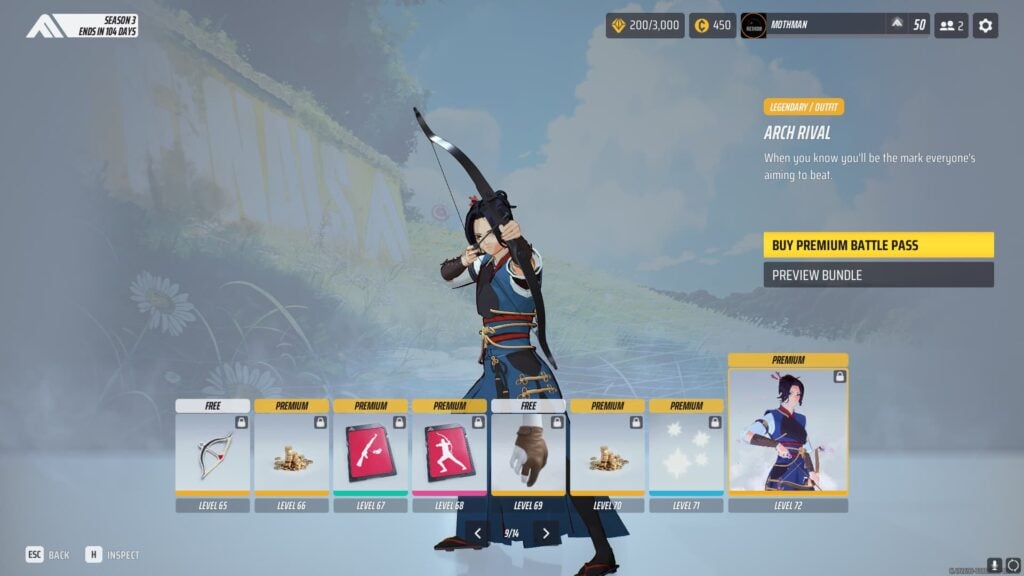Buy the Premium Battle Pass
The width and height of the screenshot is (1024, 576).
coord(878,245)
